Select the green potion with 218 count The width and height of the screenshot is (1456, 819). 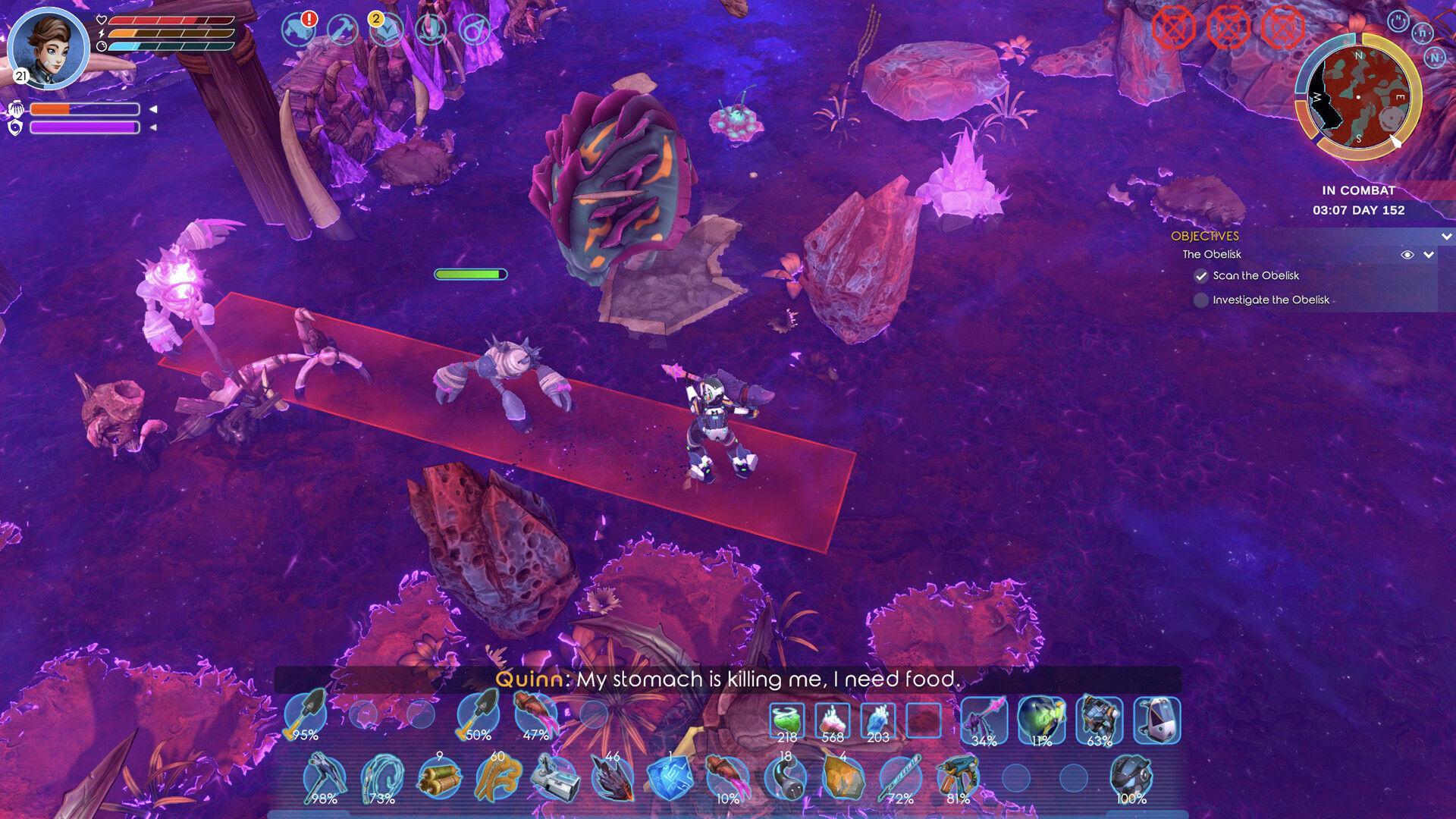786,719
